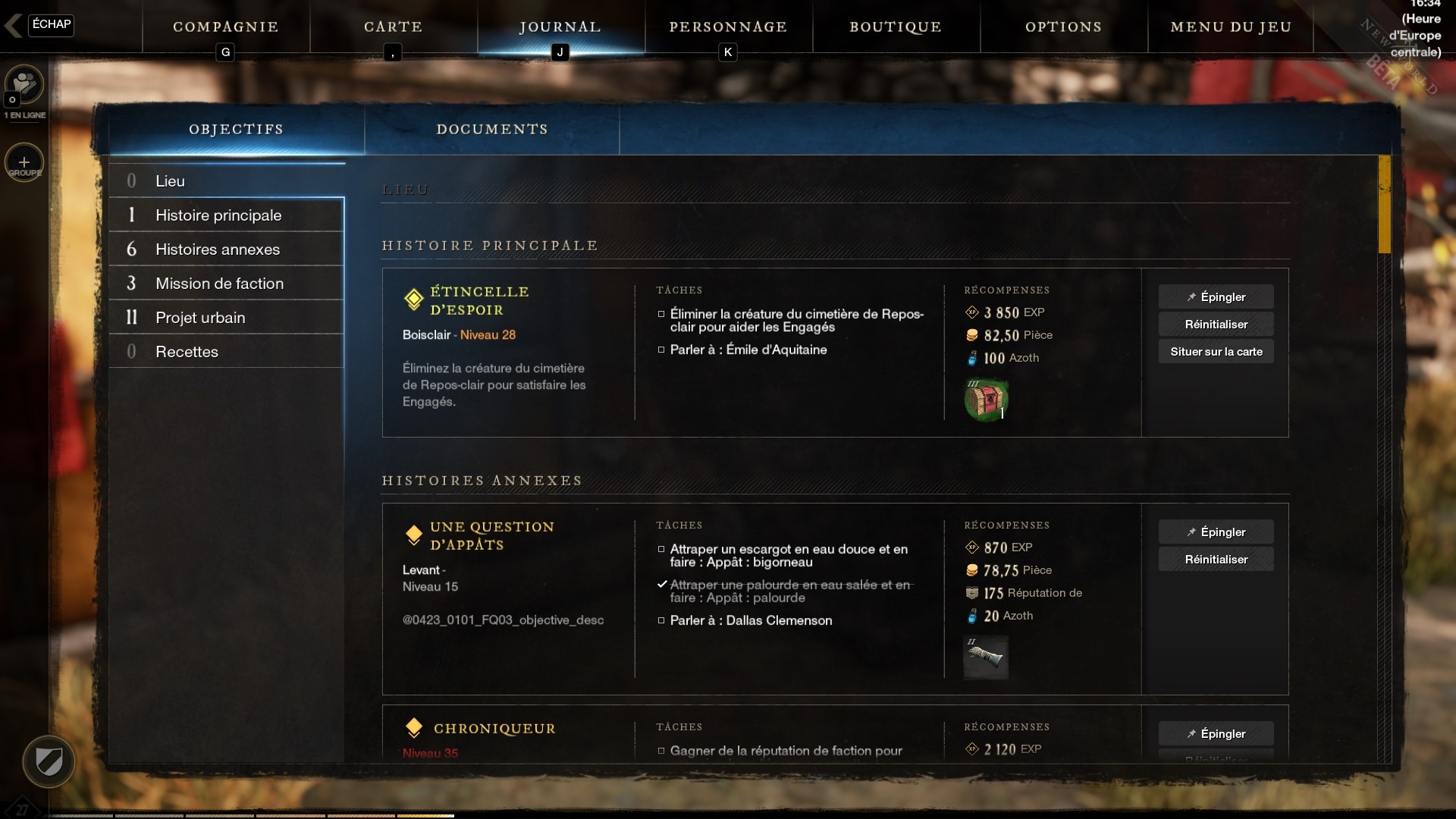The height and width of the screenshot is (819, 1456).
Task: Click the coin icon beside 82,50 Pièce
Action: click(973, 334)
